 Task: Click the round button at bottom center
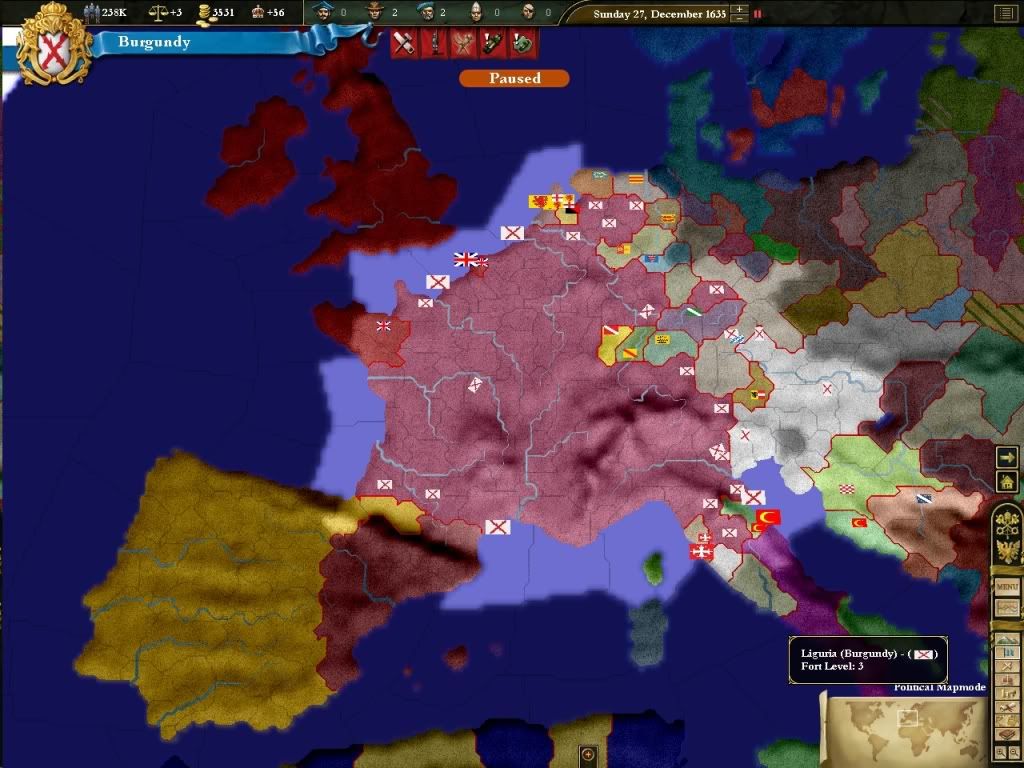click(588, 753)
